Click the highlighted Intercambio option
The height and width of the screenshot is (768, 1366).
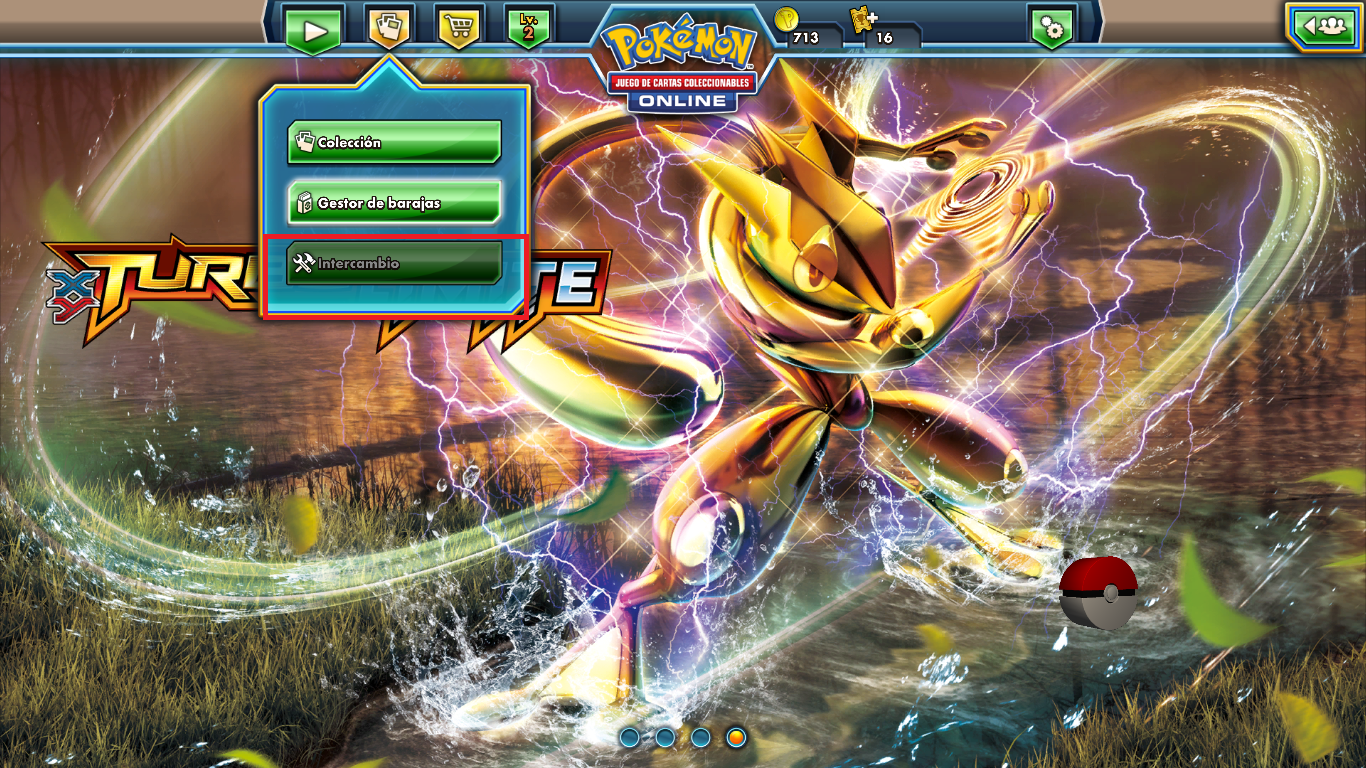(393, 263)
